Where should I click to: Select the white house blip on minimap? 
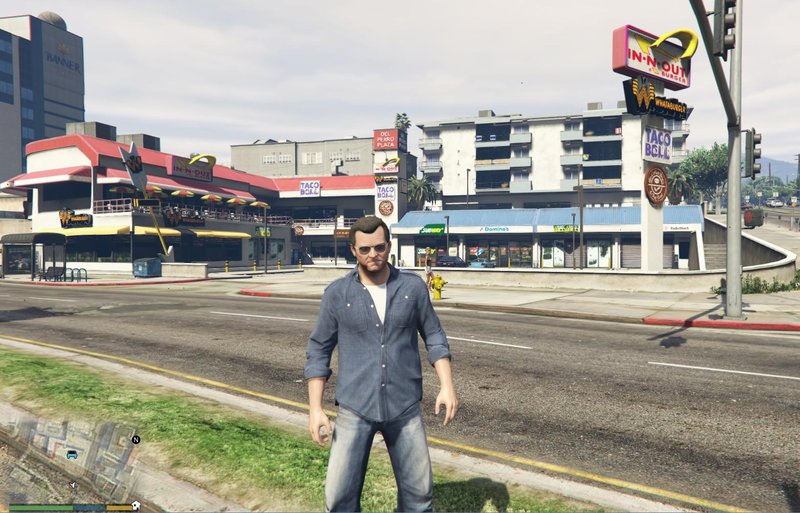(136, 505)
